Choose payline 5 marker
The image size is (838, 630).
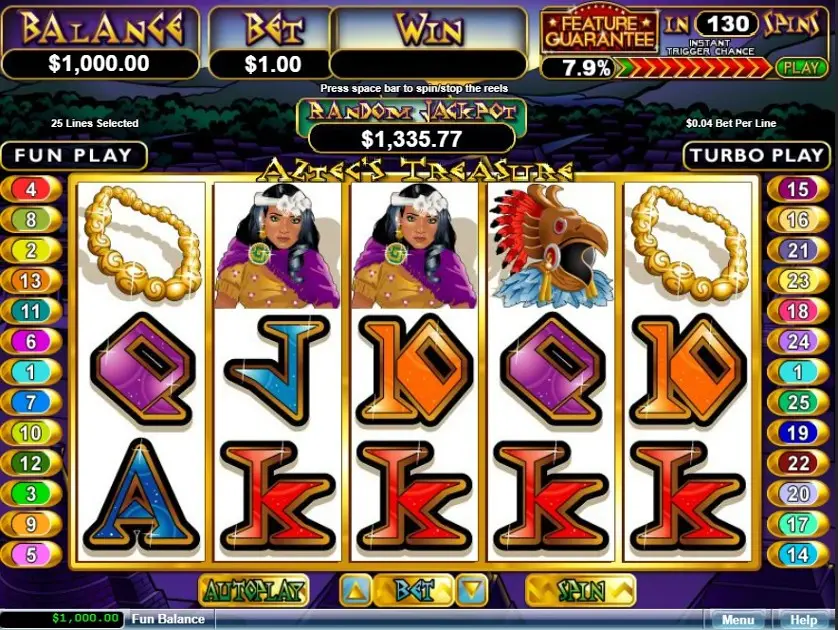point(31,553)
